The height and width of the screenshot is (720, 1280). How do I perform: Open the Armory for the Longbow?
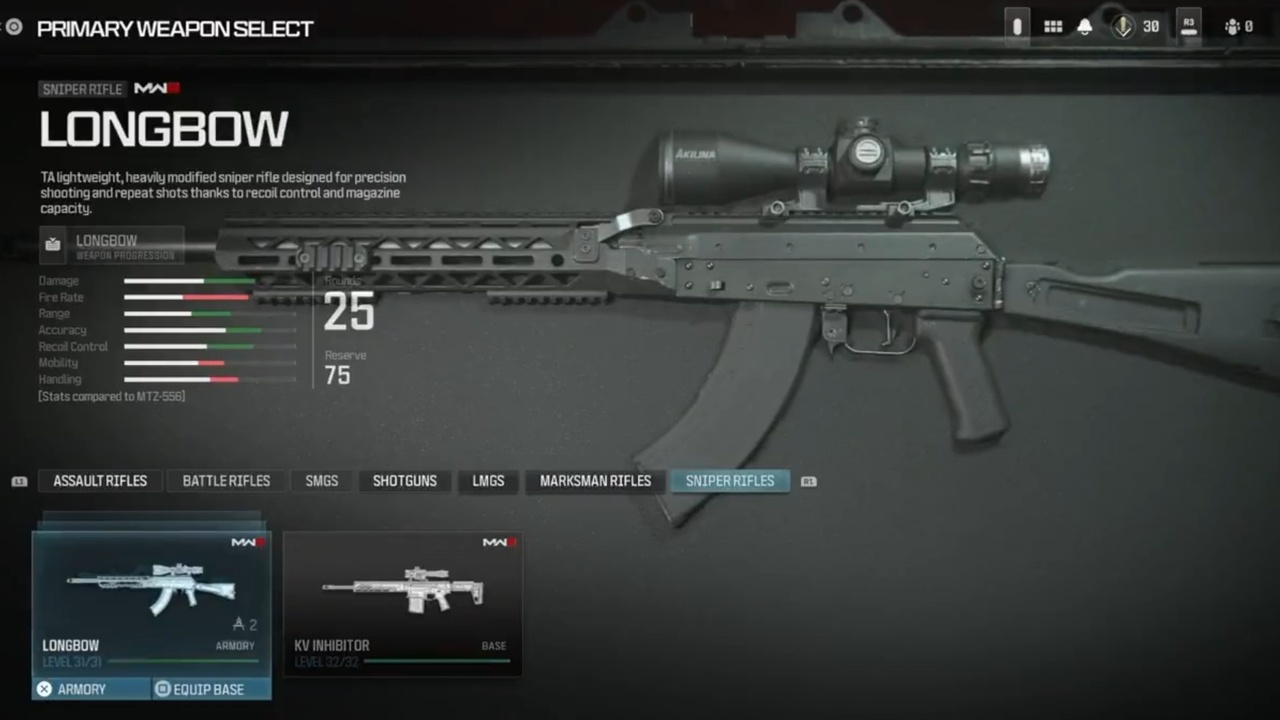point(81,689)
